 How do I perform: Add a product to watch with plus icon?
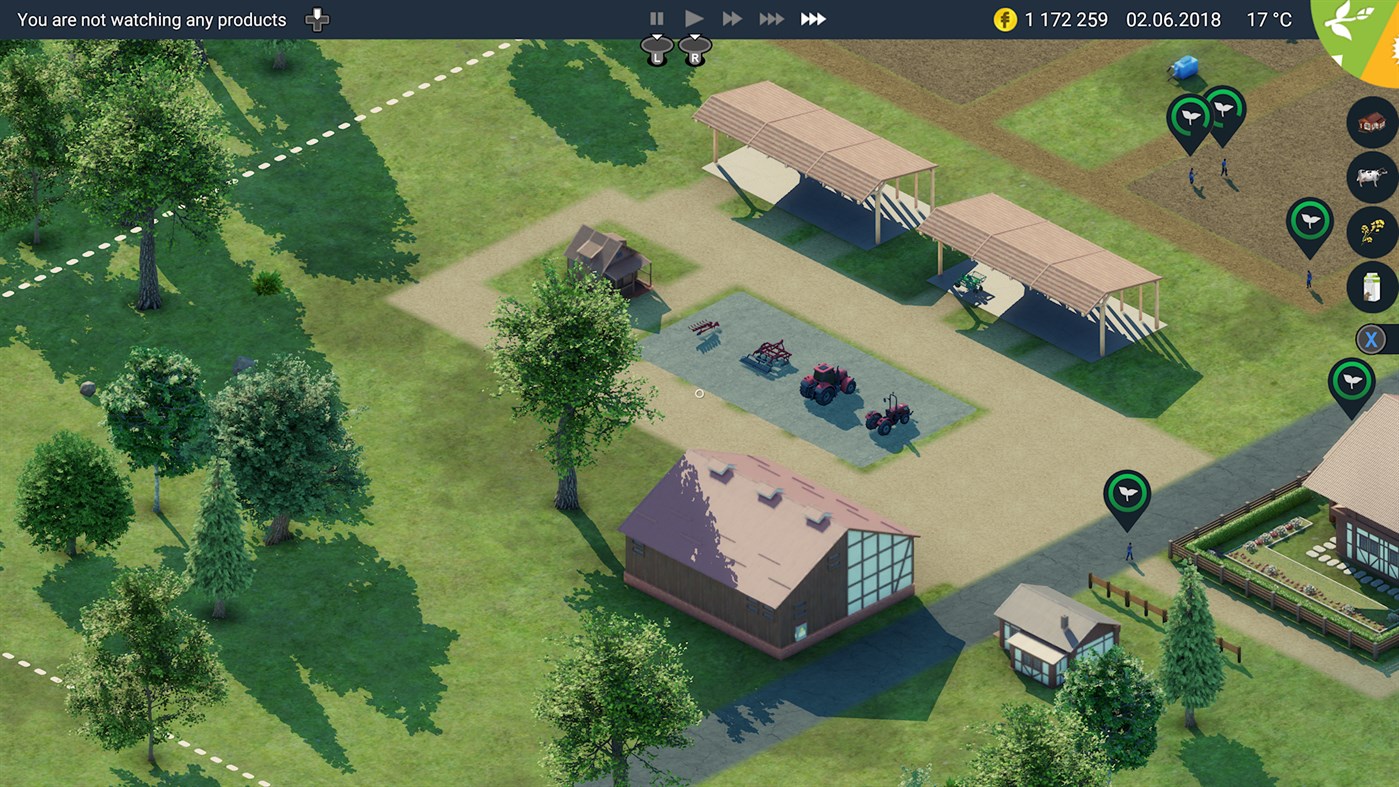click(316, 18)
